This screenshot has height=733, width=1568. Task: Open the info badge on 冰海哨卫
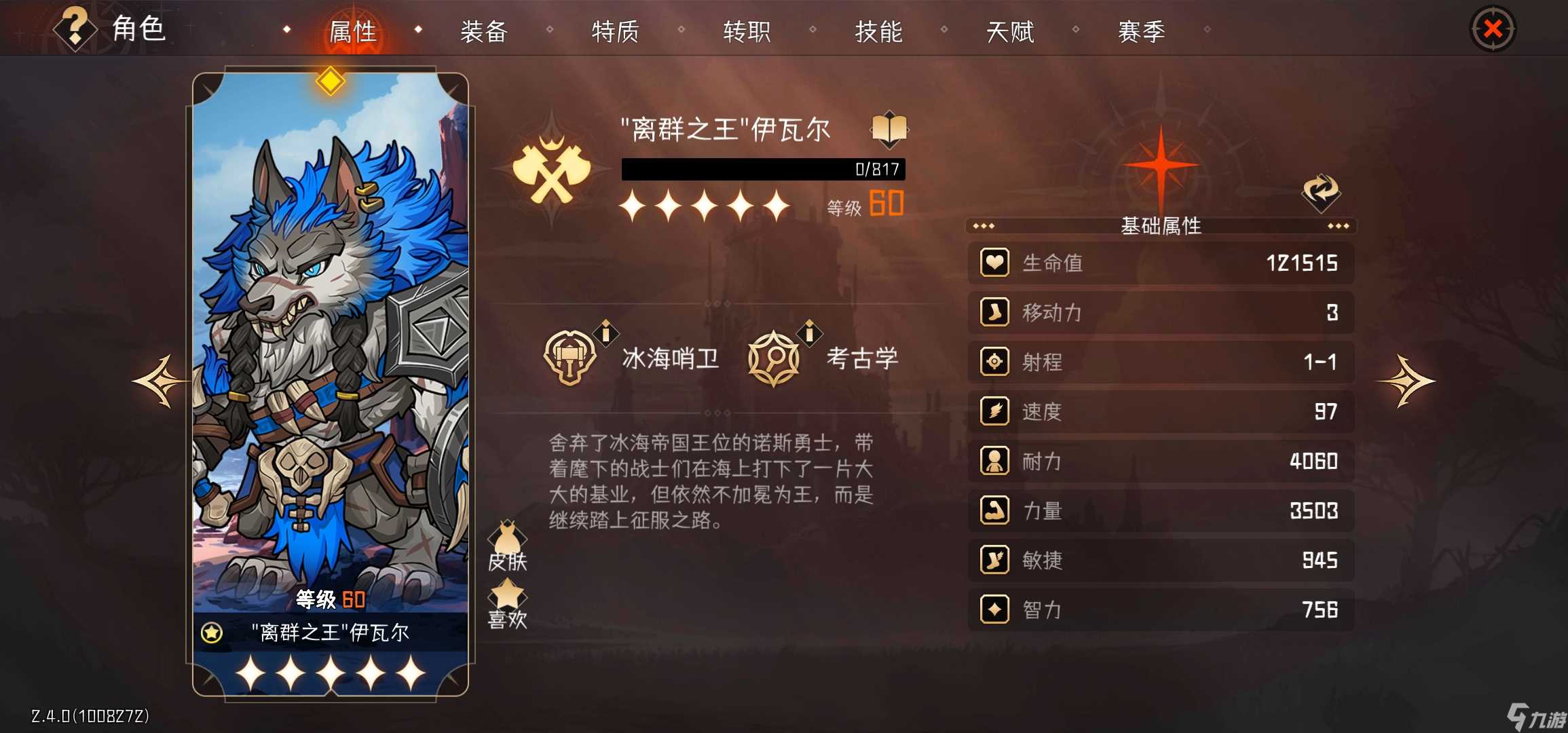coord(604,333)
